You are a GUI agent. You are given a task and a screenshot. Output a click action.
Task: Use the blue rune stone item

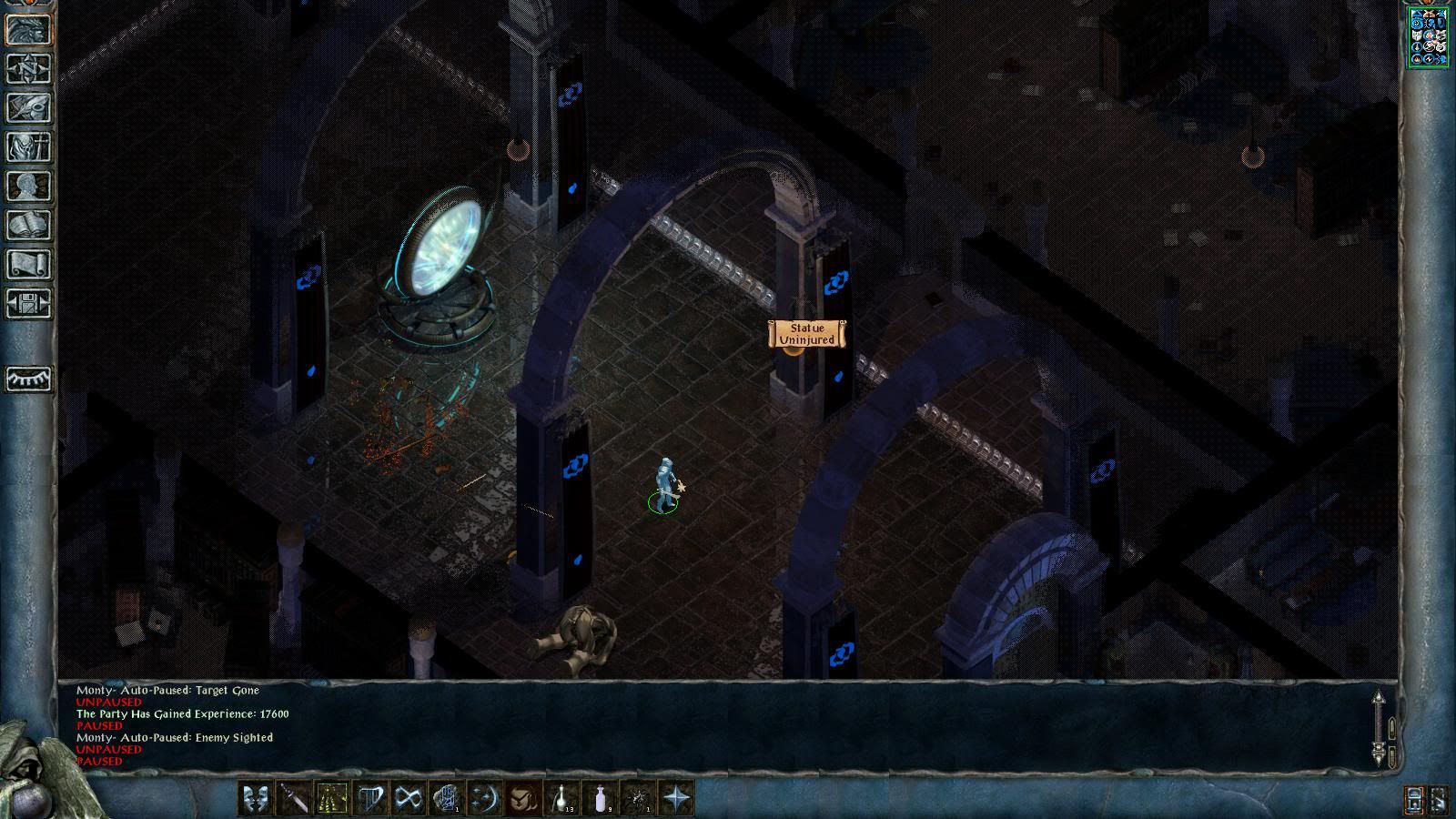coord(447,798)
